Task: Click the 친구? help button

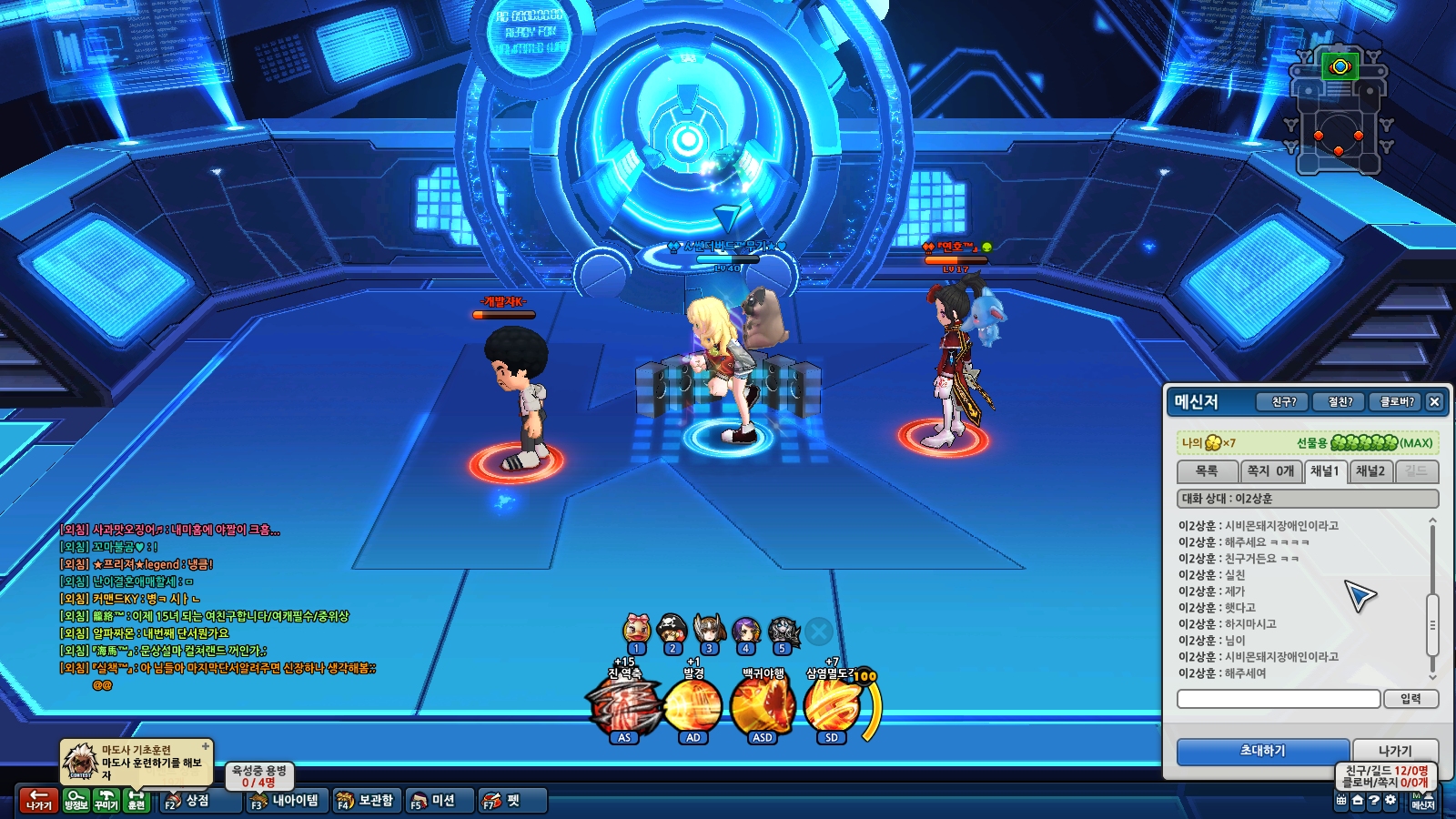Action: pyautogui.click(x=1283, y=401)
